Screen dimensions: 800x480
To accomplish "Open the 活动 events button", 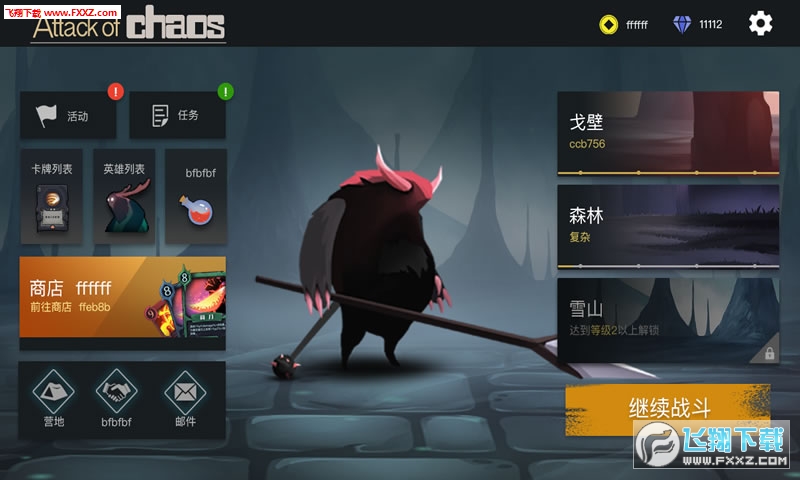I will [68, 116].
